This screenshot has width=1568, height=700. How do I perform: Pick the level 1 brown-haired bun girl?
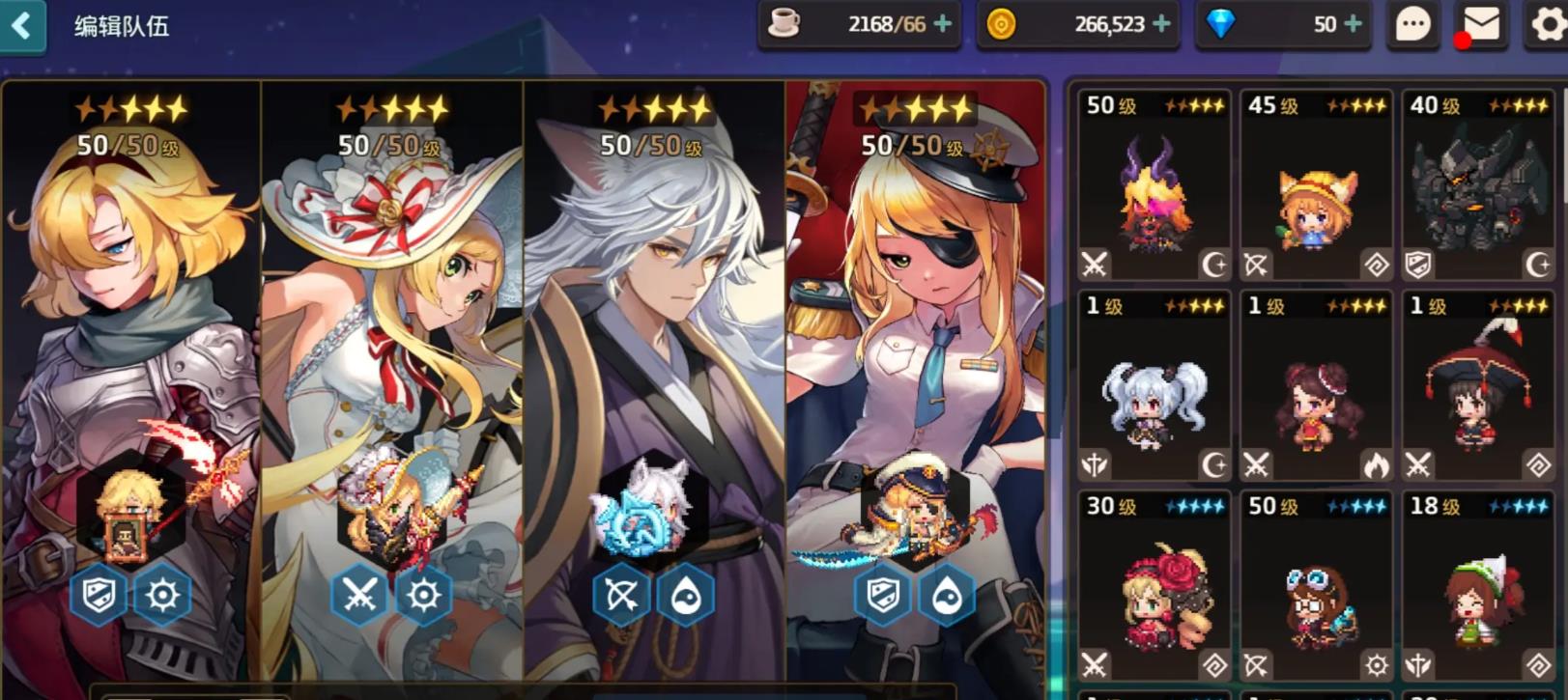[x=1316, y=386]
